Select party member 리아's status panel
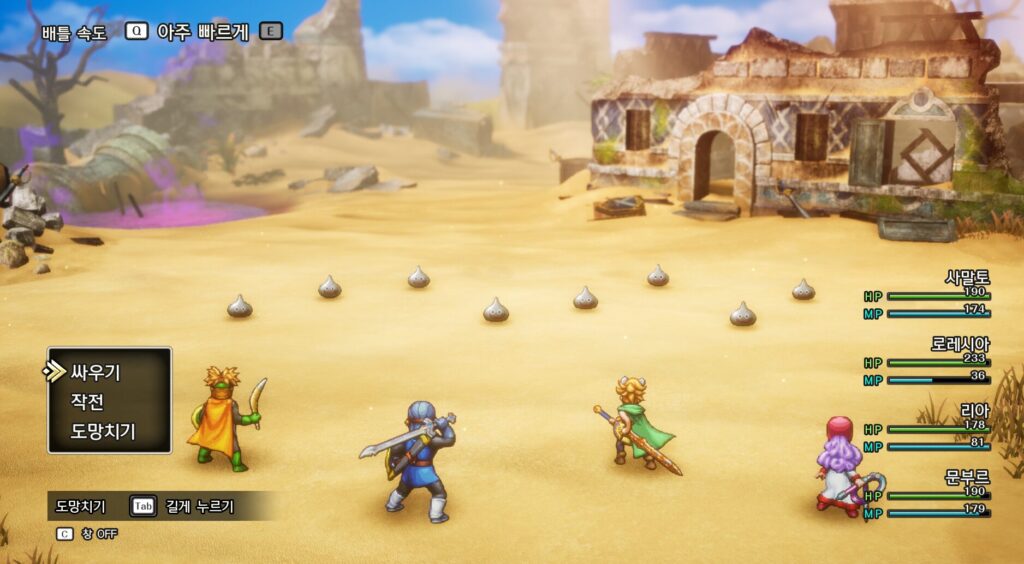The height and width of the screenshot is (564, 1024). [x=927, y=428]
